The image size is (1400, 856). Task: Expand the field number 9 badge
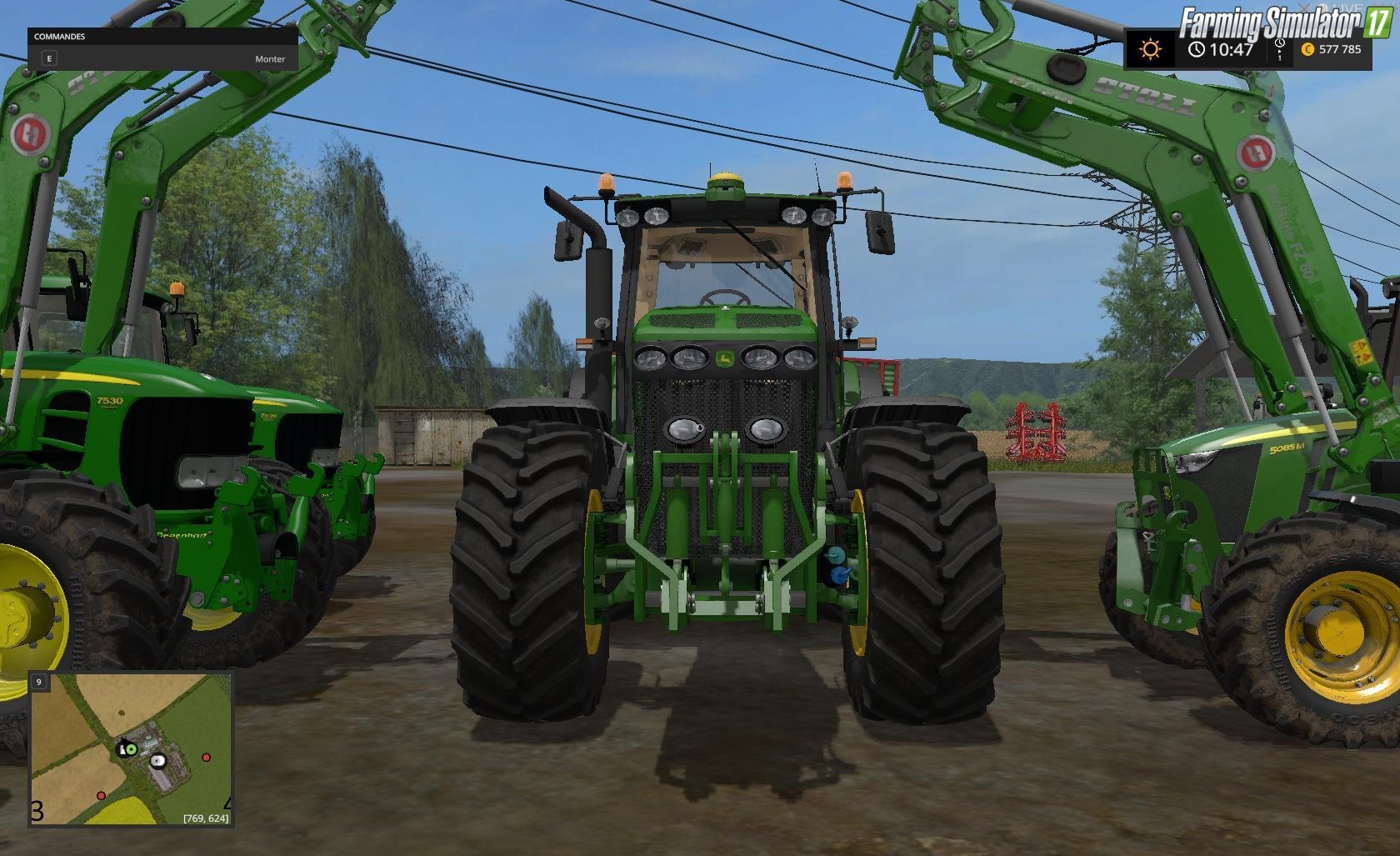click(x=38, y=682)
